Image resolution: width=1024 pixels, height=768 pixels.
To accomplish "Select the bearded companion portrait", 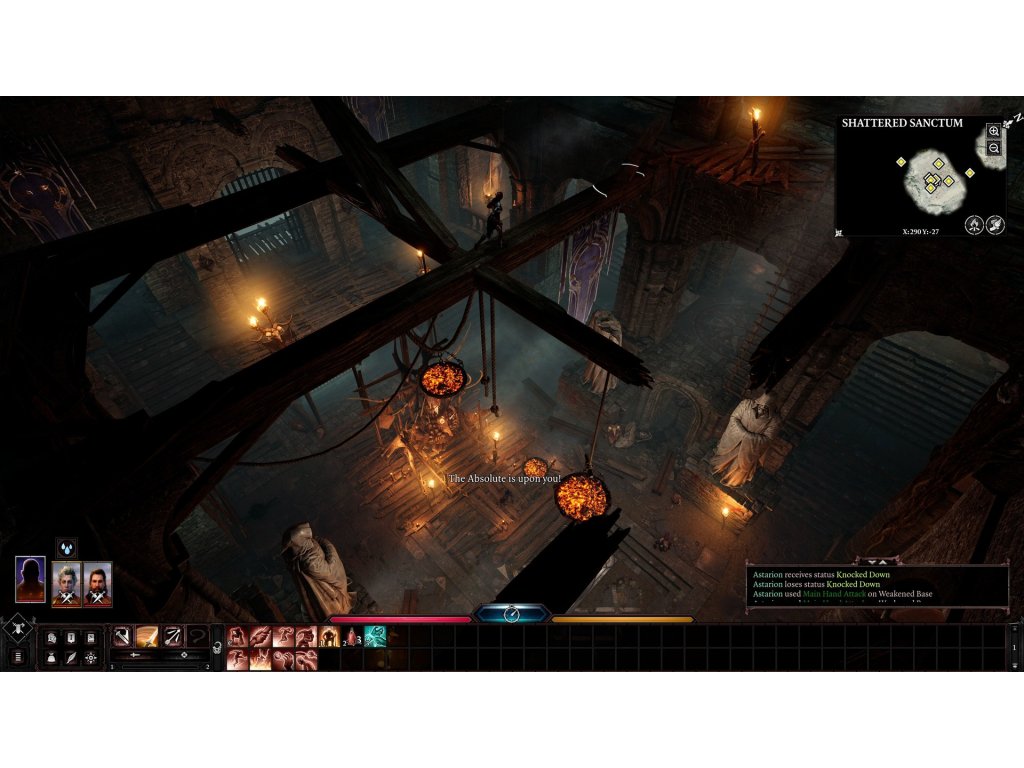I will pyautogui.click(x=97, y=584).
